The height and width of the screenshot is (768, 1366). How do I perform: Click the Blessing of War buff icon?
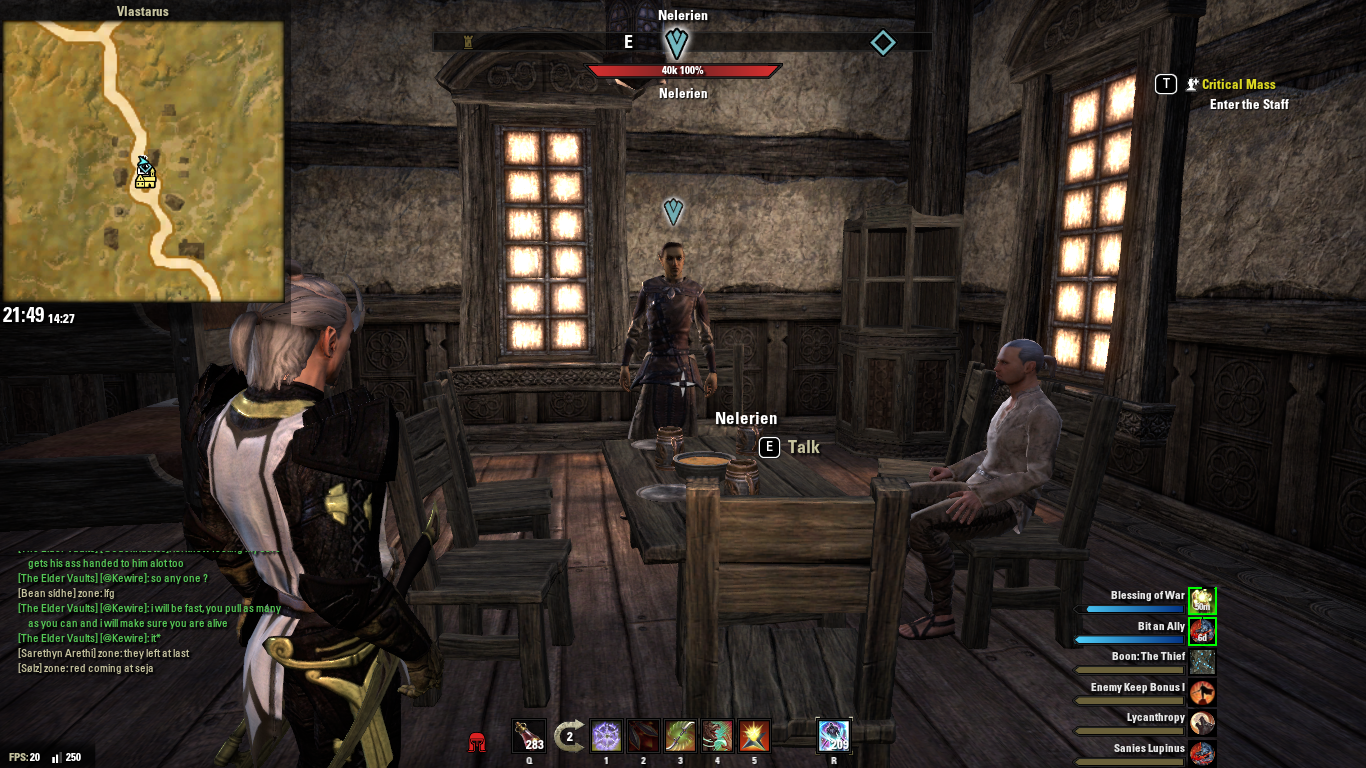[1200, 599]
